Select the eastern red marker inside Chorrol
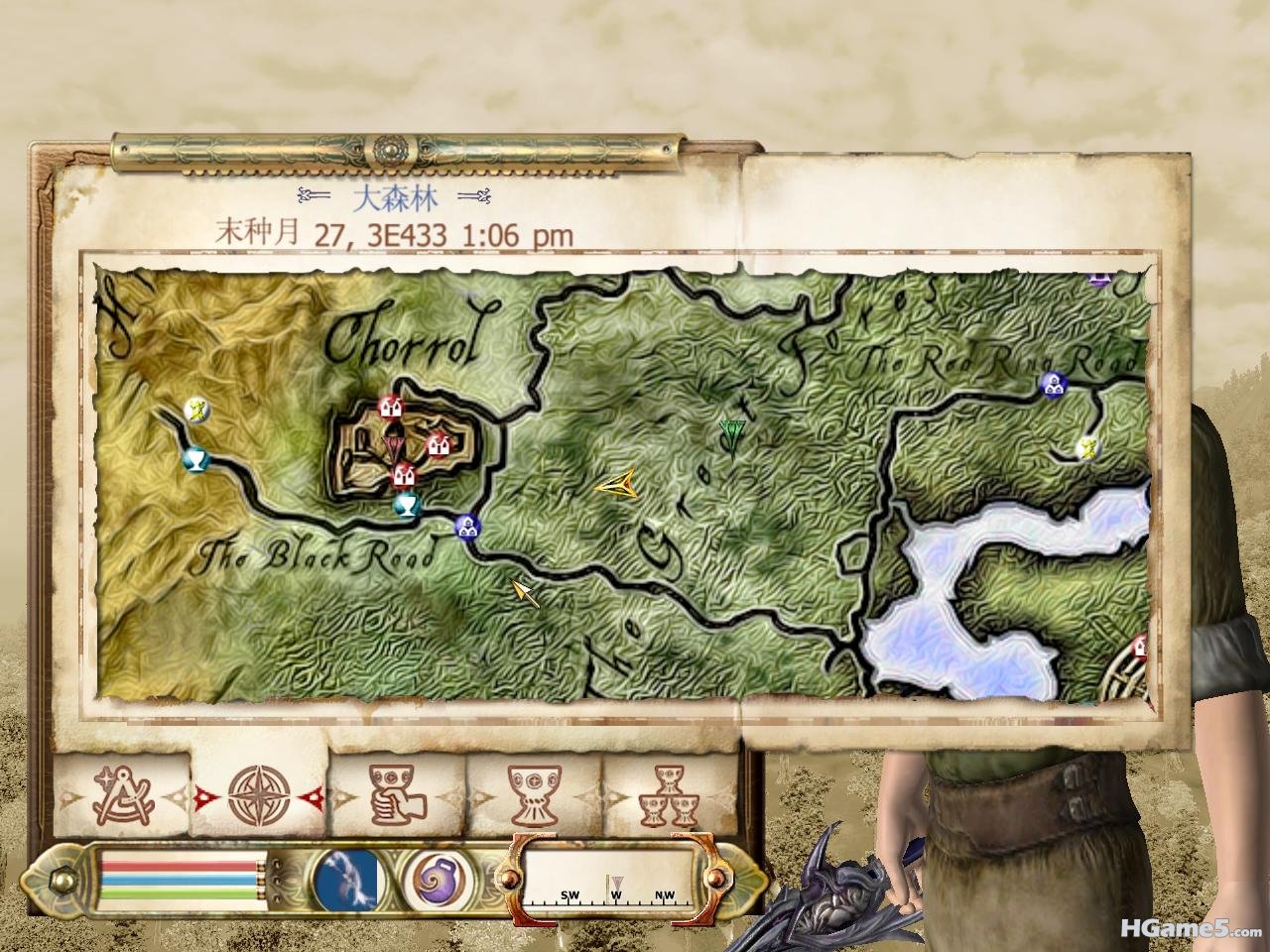 pos(438,445)
